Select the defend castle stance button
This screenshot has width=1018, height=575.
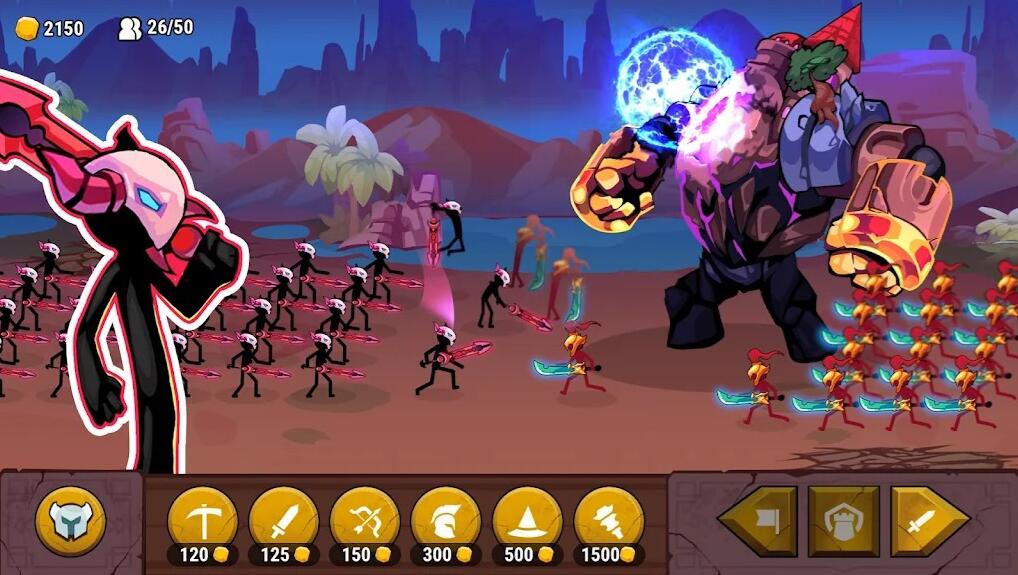click(844, 521)
